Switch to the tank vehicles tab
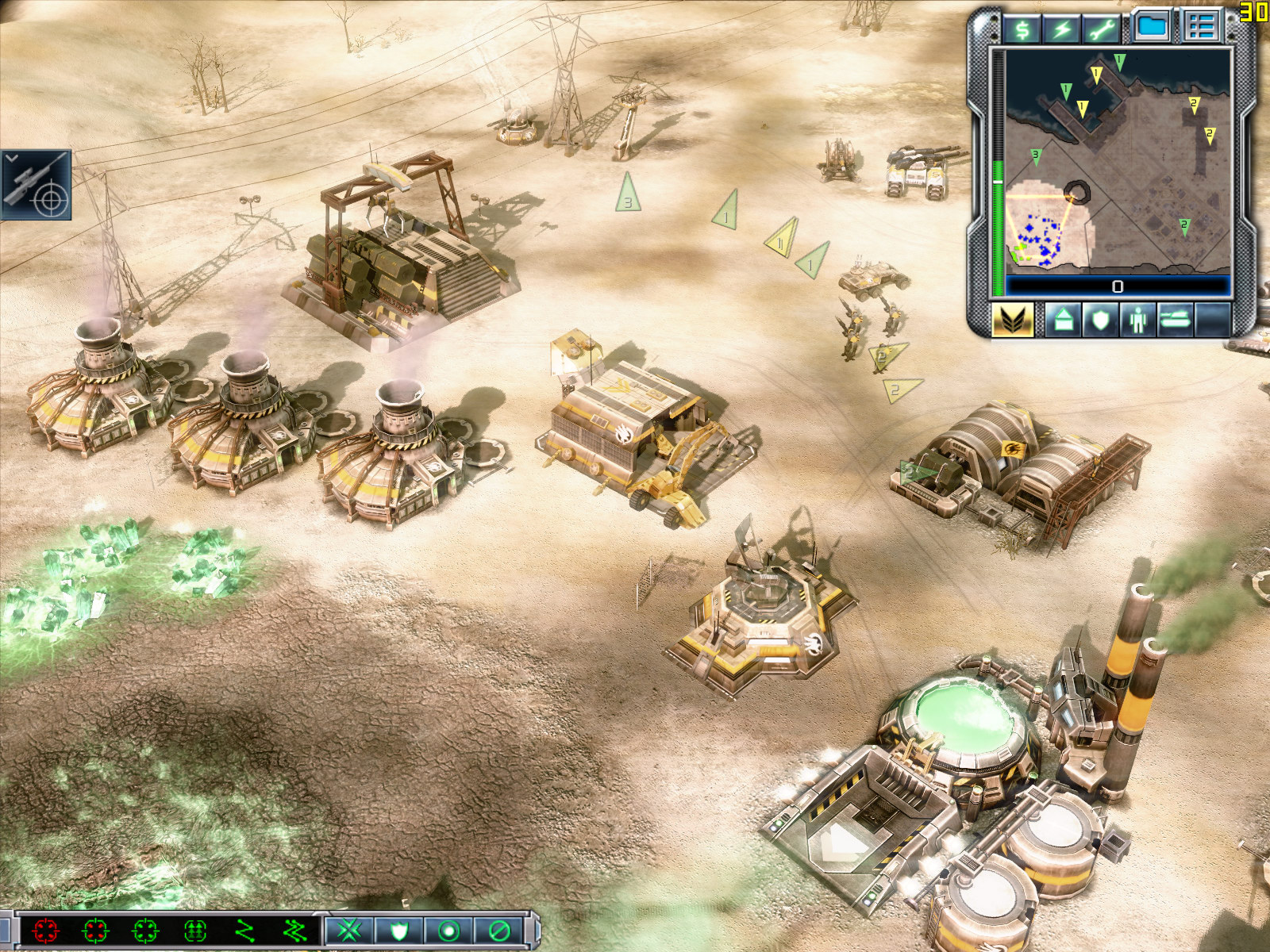Image resolution: width=1270 pixels, height=952 pixels. [x=1176, y=321]
